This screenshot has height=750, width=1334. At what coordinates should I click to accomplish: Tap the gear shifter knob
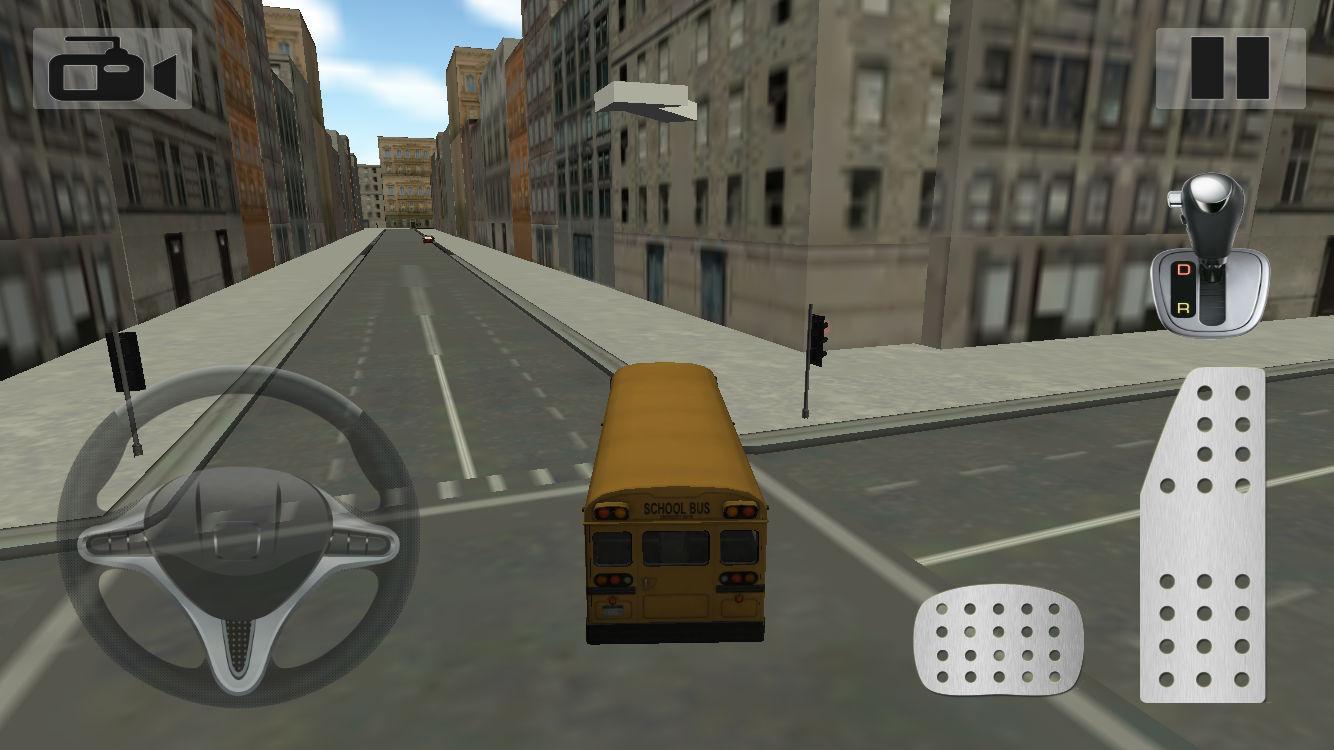1212,200
